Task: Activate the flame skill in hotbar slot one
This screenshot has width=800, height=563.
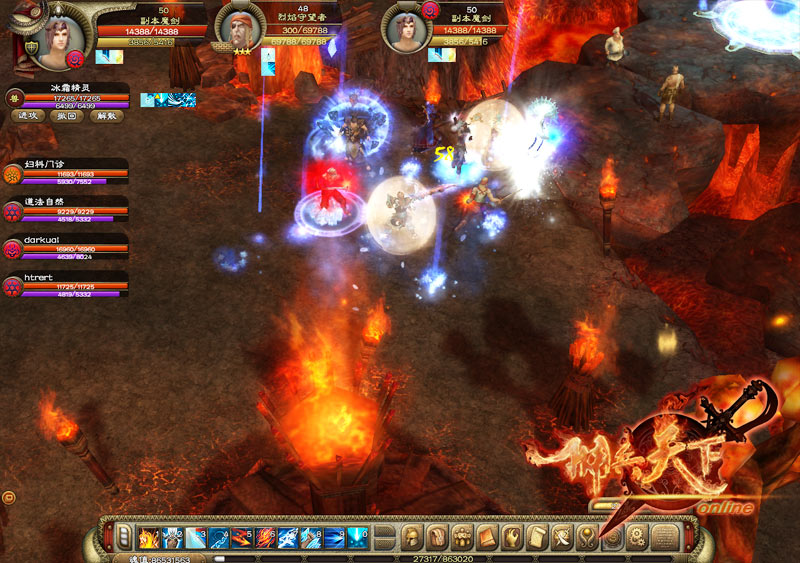Action: [x=148, y=537]
